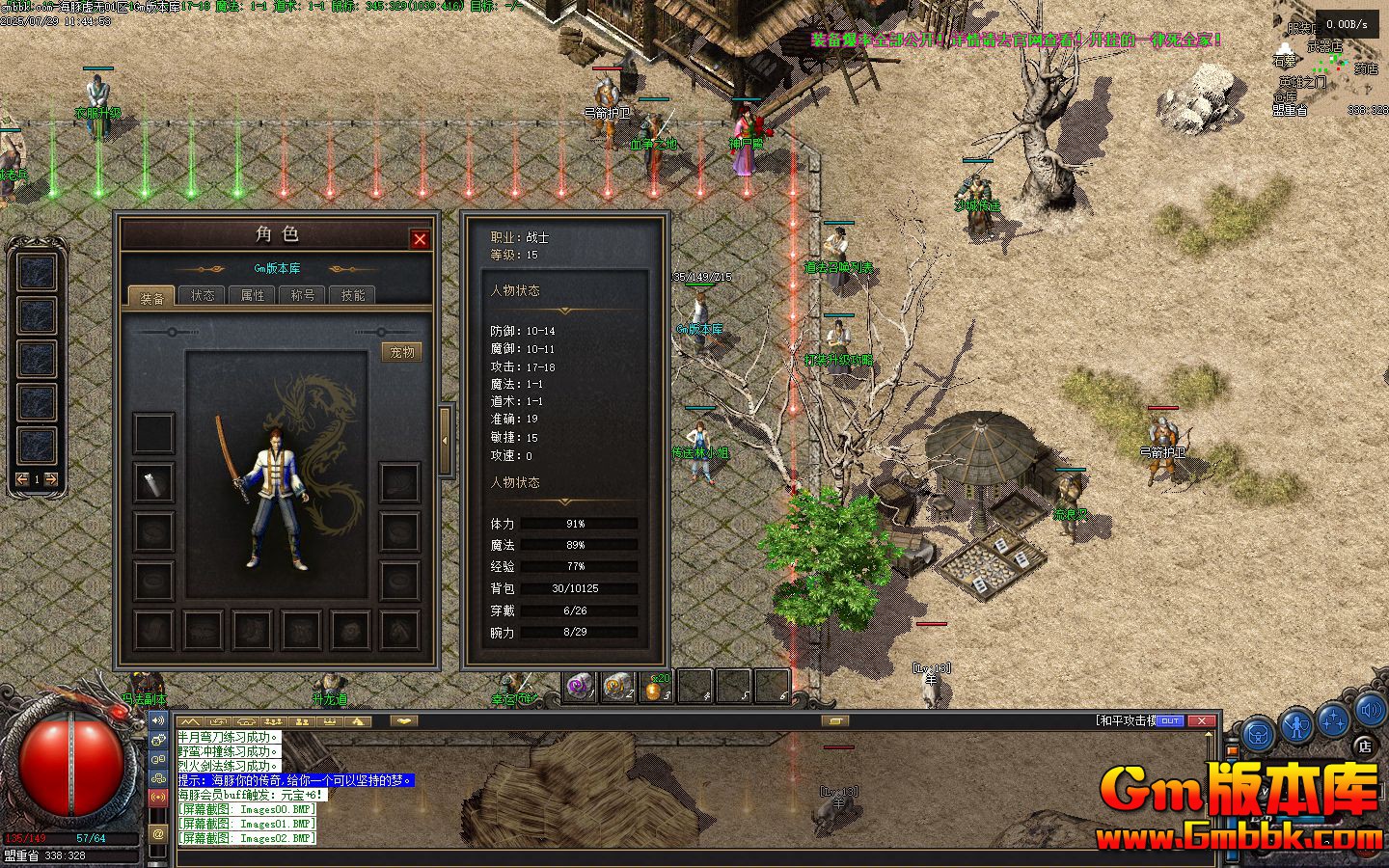This screenshot has height=868, width=1389.
Task: Go to the next side-bar page arrow
Action: pos(52,479)
